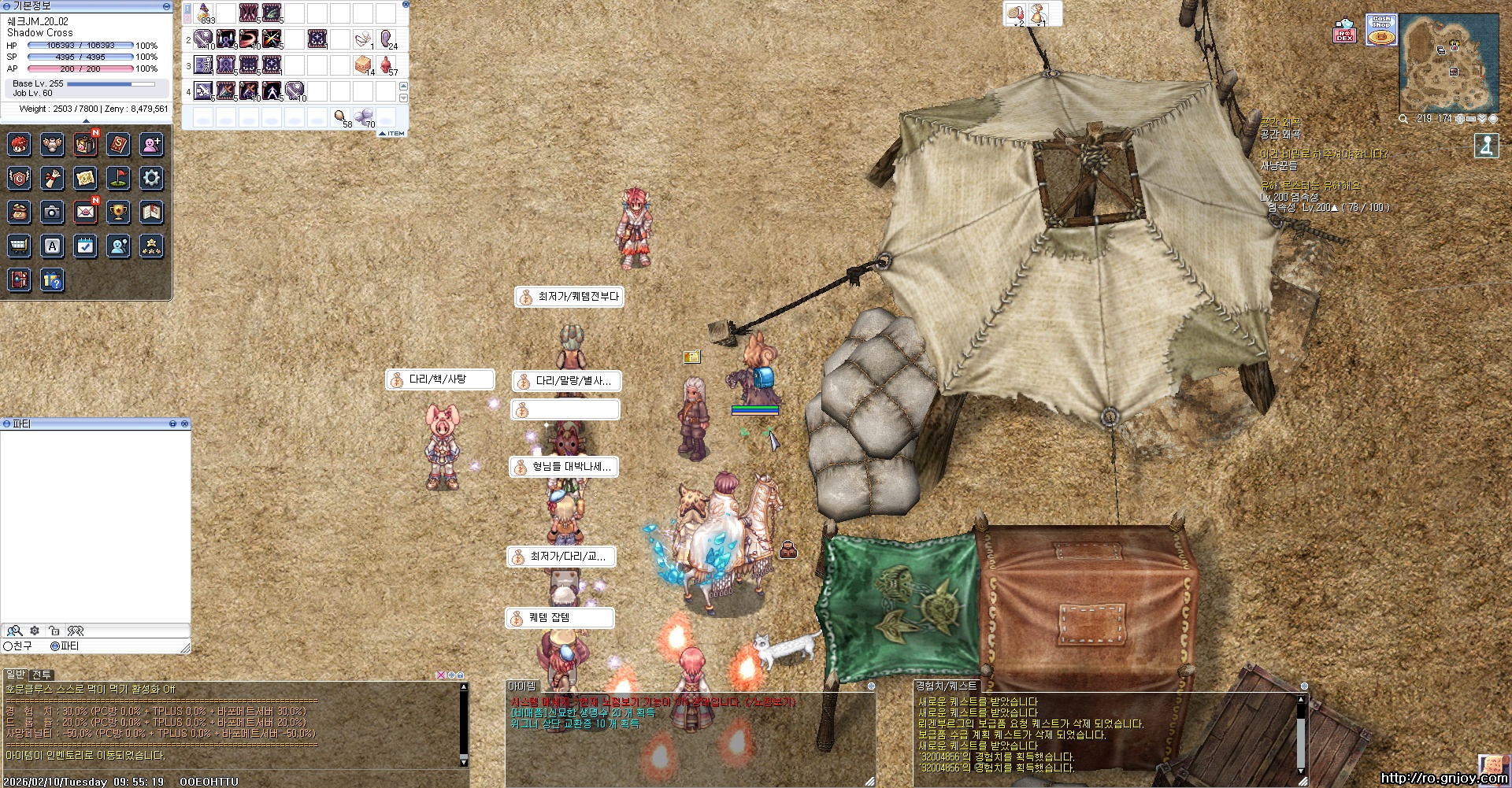The image size is (1512, 788).
Task: Open the camera screenshot menu icon
Action: 52,212
